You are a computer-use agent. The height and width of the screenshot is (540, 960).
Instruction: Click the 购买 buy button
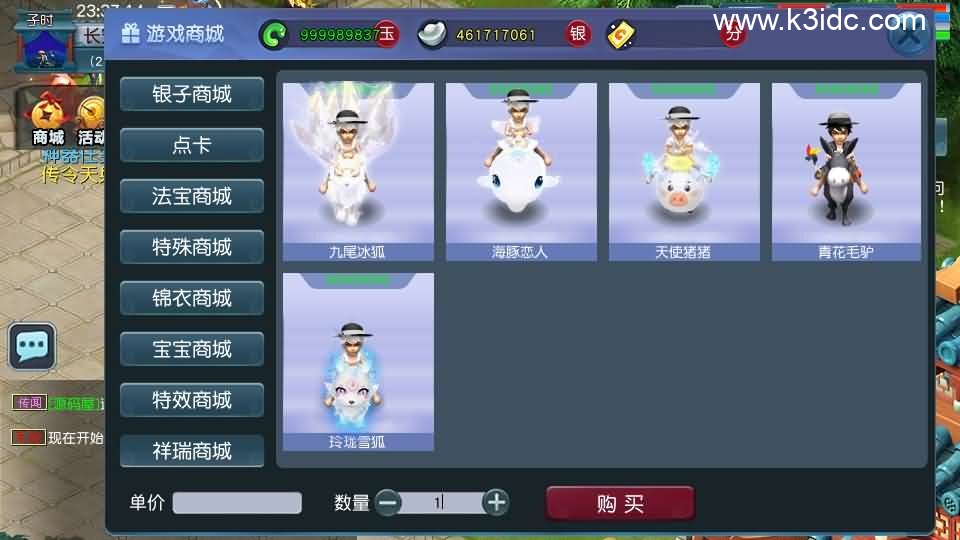point(620,504)
